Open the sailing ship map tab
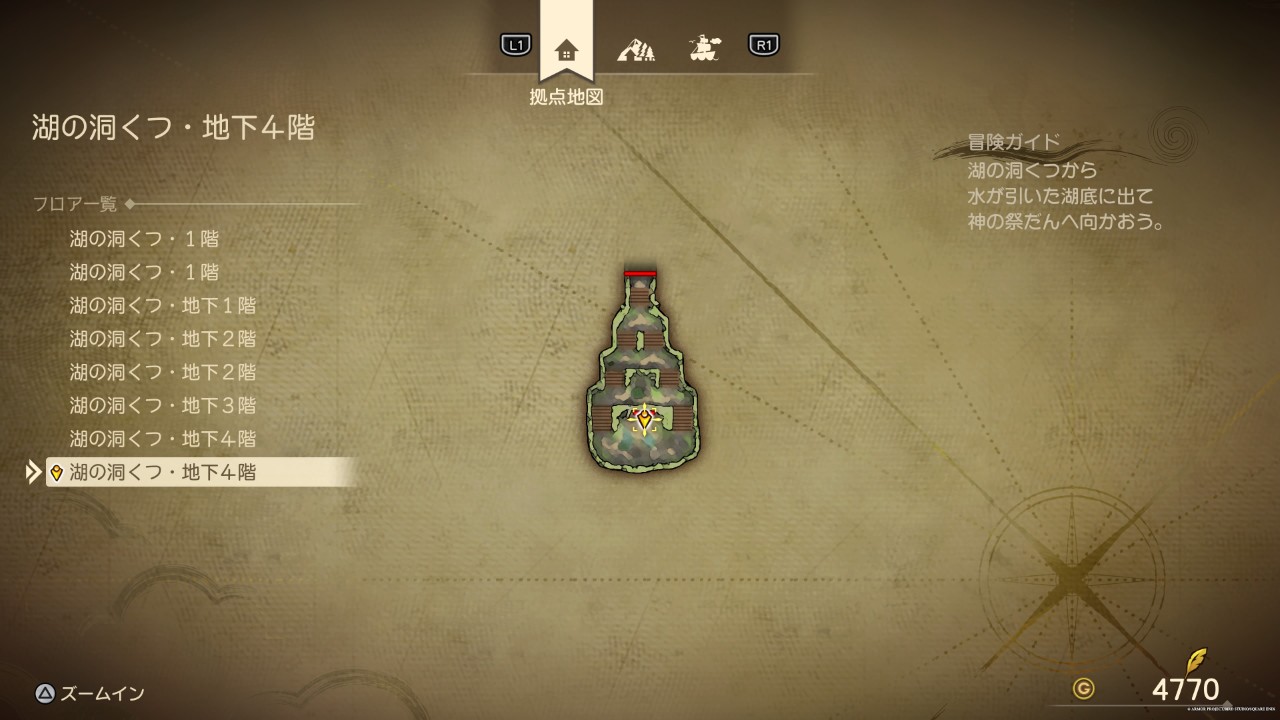This screenshot has width=1280, height=720. [705, 47]
